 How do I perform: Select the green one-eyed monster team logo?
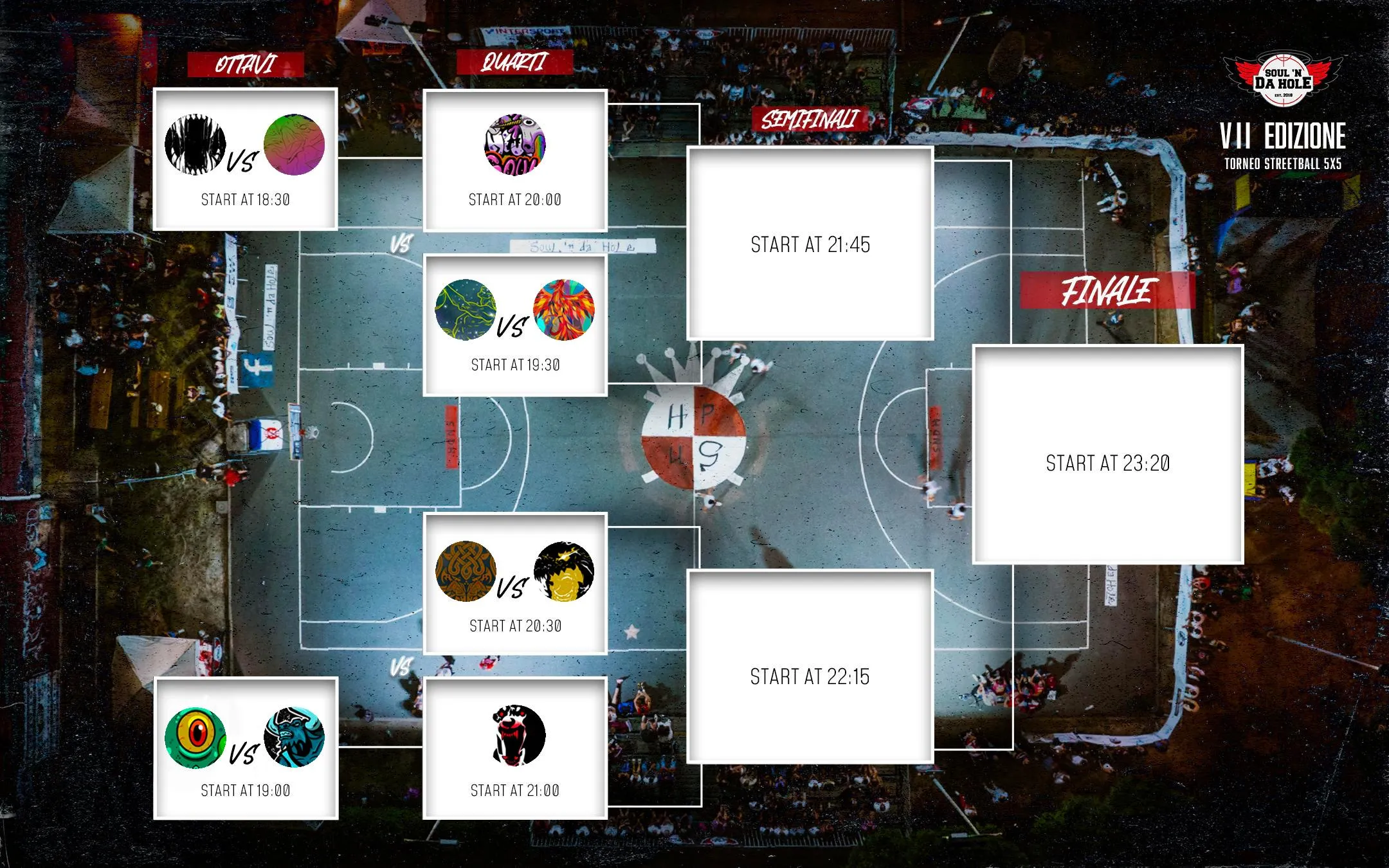(x=195, y=737)
